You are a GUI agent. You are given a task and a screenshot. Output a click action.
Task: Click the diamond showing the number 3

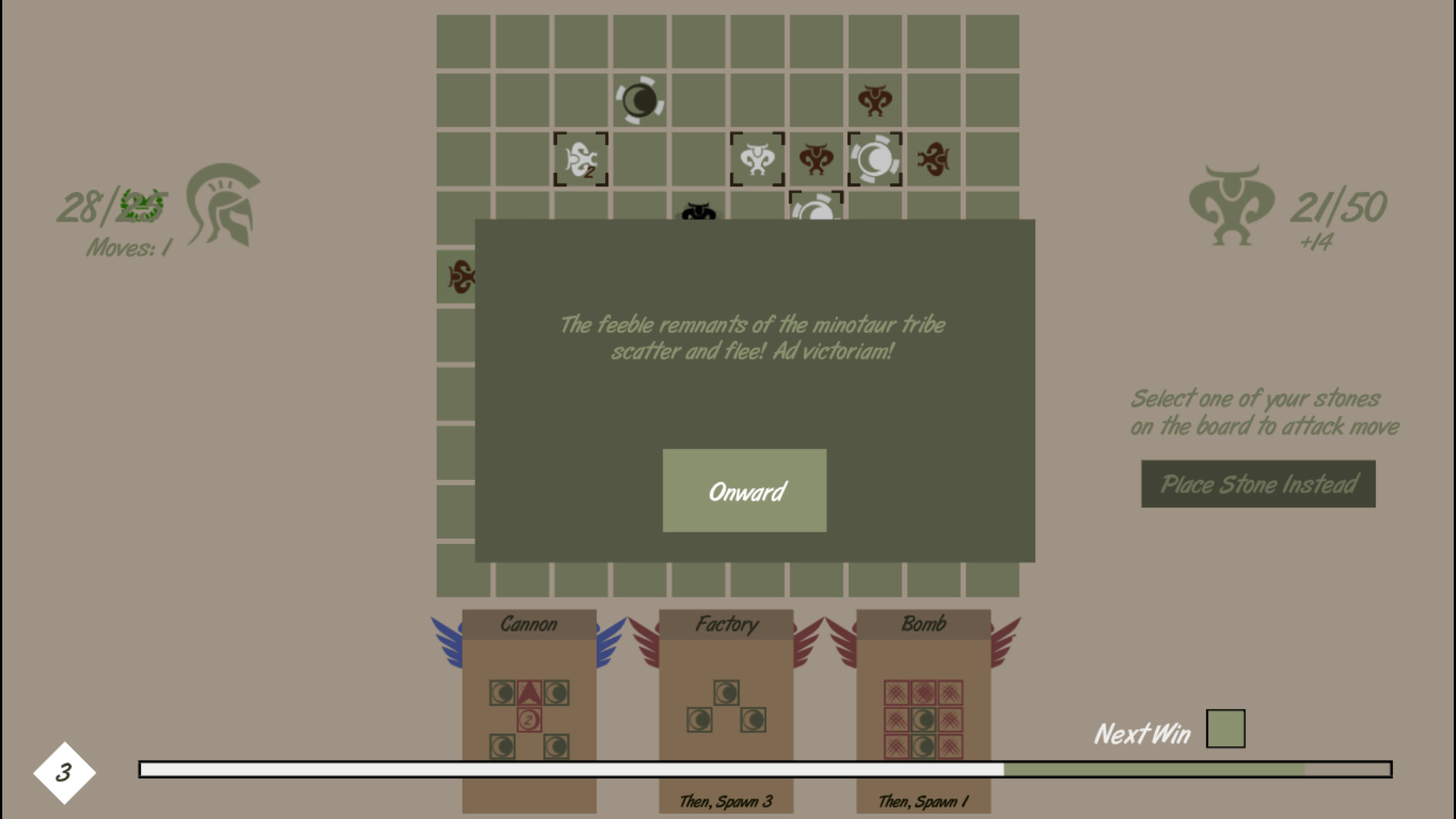click(x=63, y=771)
